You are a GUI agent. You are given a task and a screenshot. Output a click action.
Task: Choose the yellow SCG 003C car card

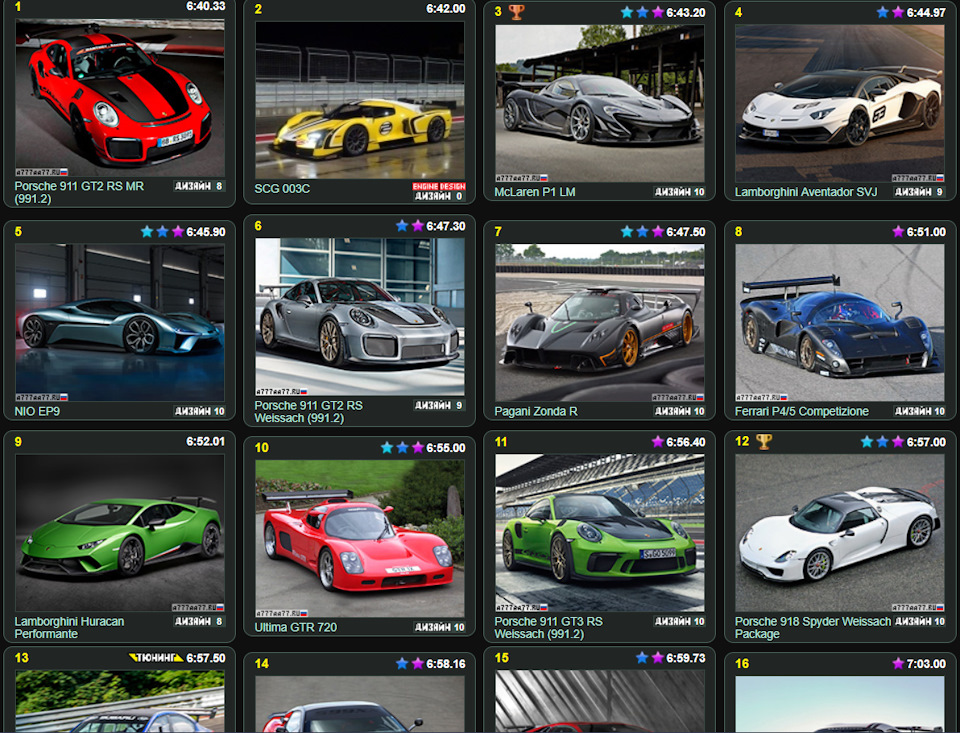pos(359,100)
